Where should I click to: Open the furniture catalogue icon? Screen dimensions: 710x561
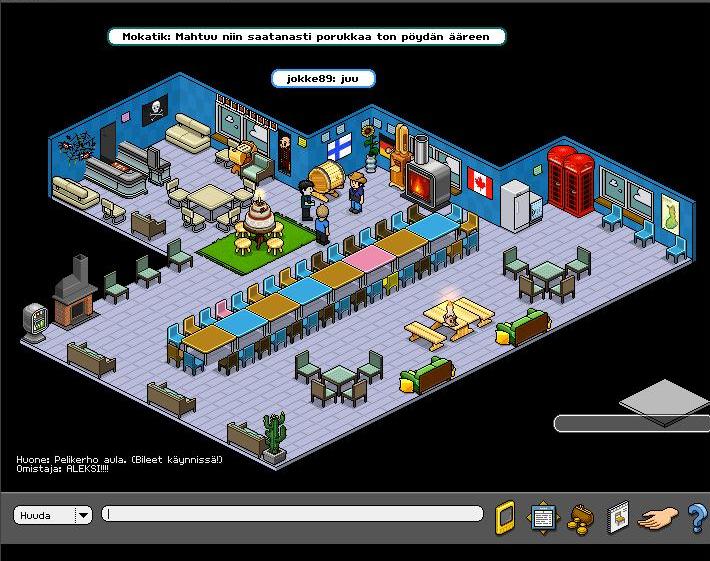pyautogui.click(x=618, y=516)
